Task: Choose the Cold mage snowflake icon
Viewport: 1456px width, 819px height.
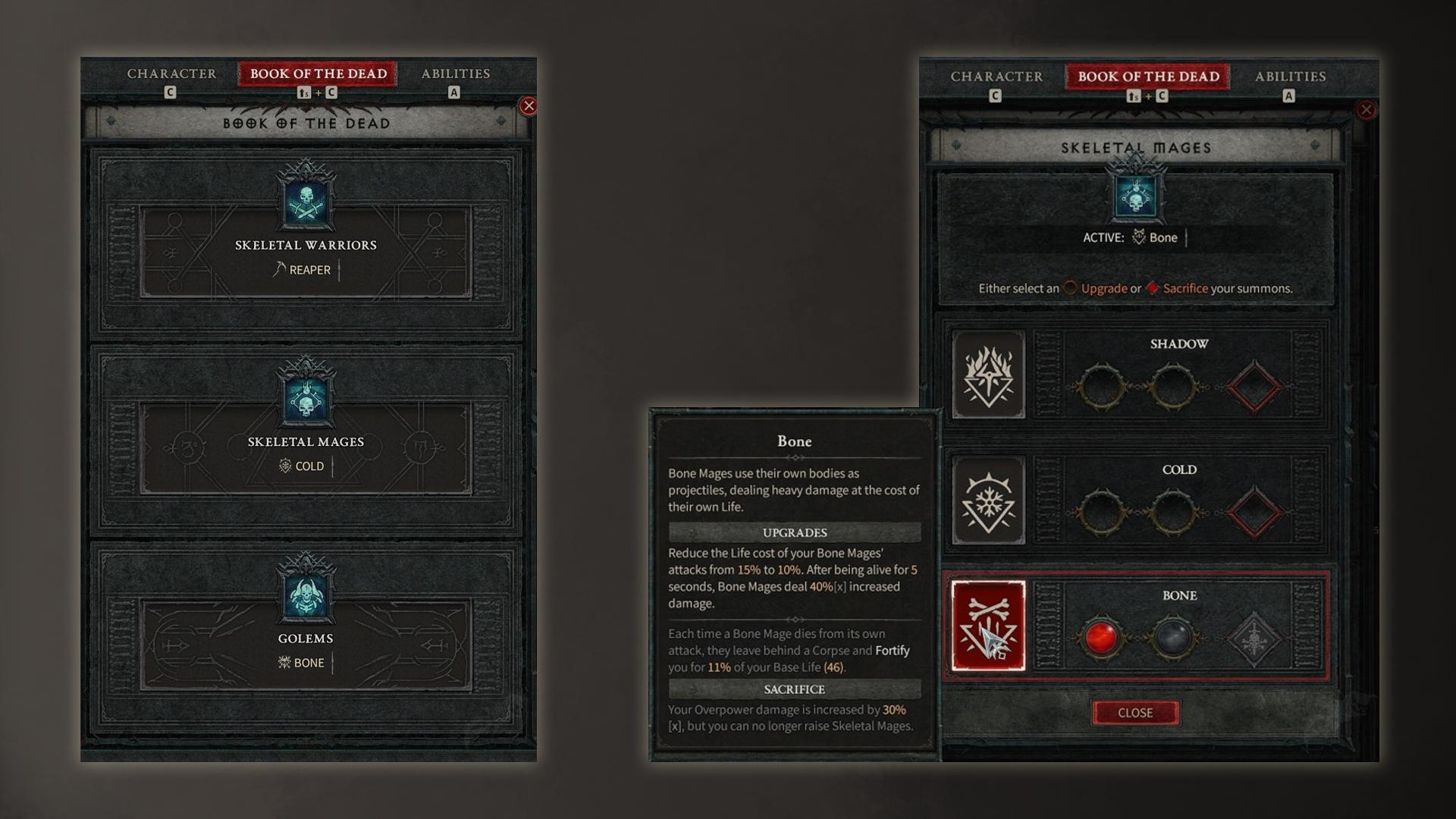Action: pos(988,500)
